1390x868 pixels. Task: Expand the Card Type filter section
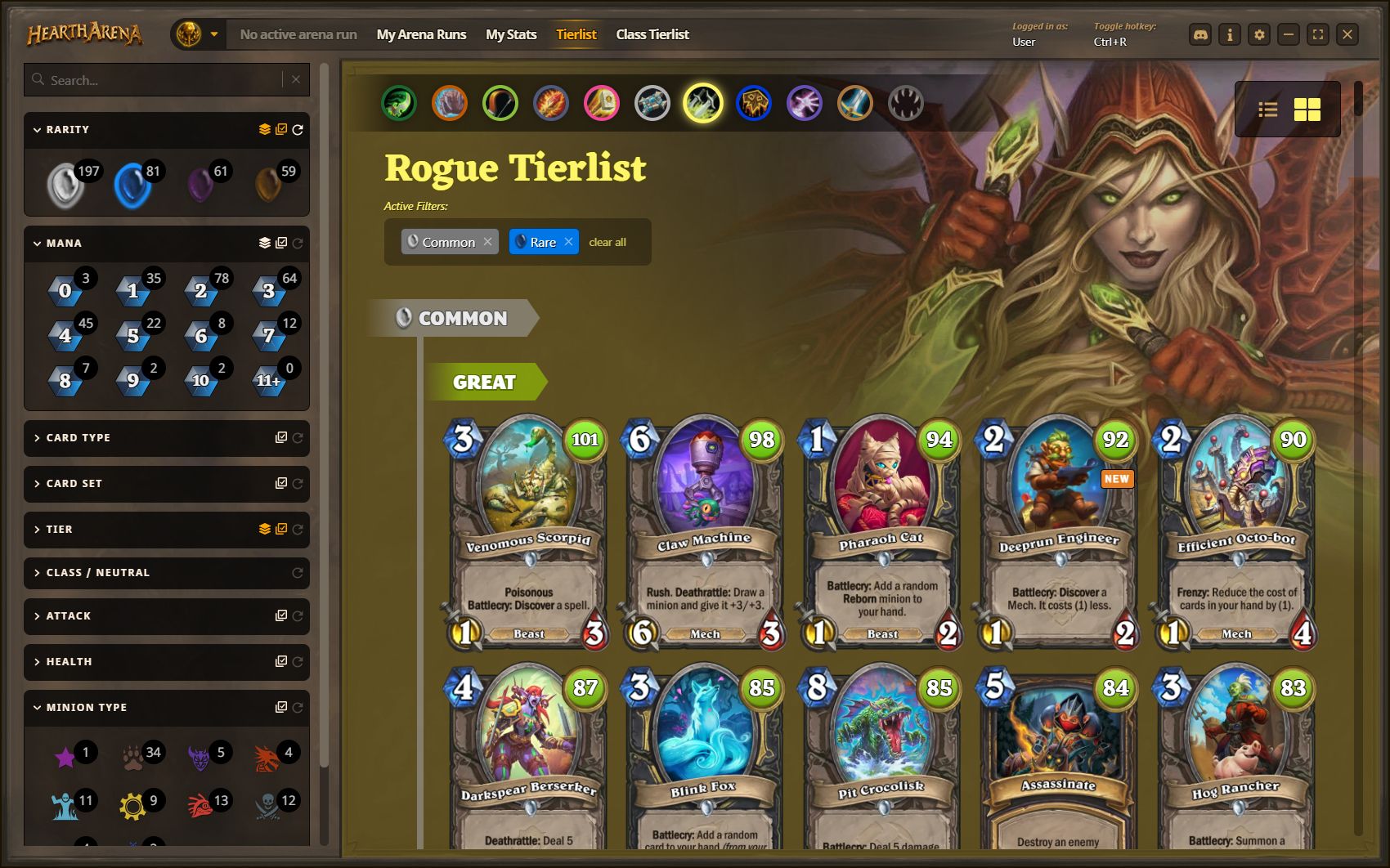pos(78,438)
